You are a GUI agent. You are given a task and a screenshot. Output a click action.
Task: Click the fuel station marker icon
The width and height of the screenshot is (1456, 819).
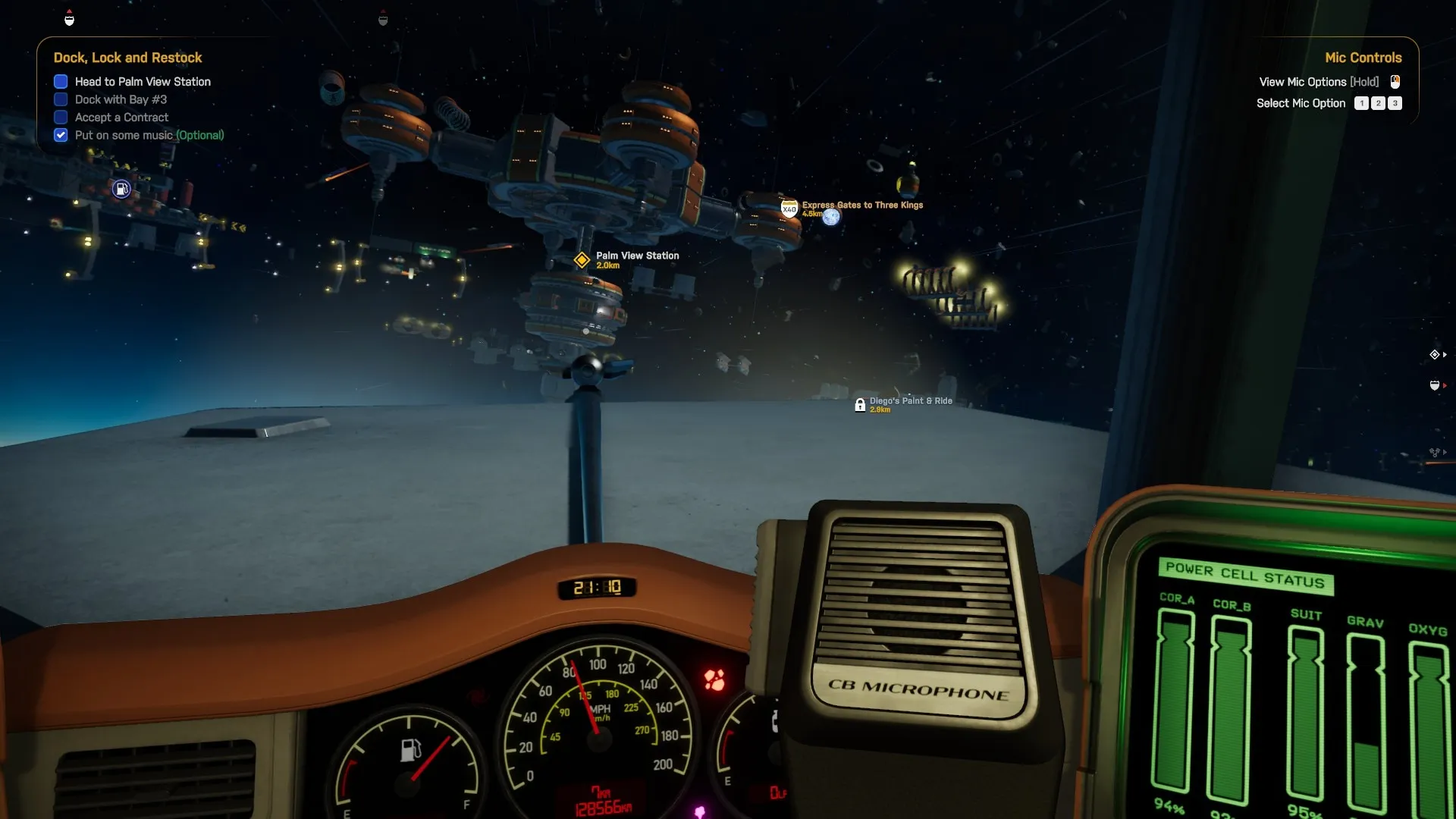pos(121,189)
